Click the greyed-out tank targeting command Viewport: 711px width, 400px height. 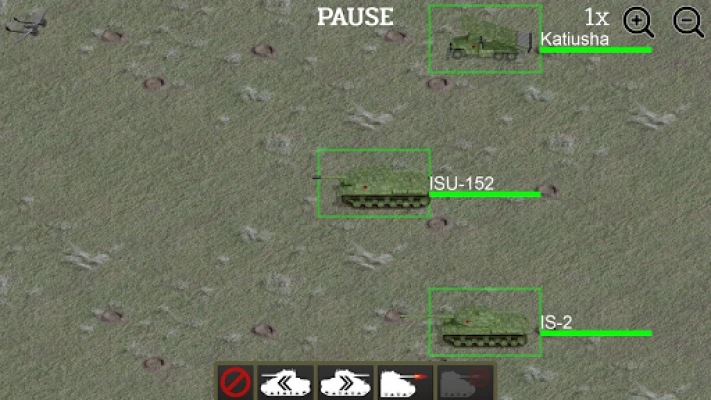pyautogui.click(x=463, y=382)
